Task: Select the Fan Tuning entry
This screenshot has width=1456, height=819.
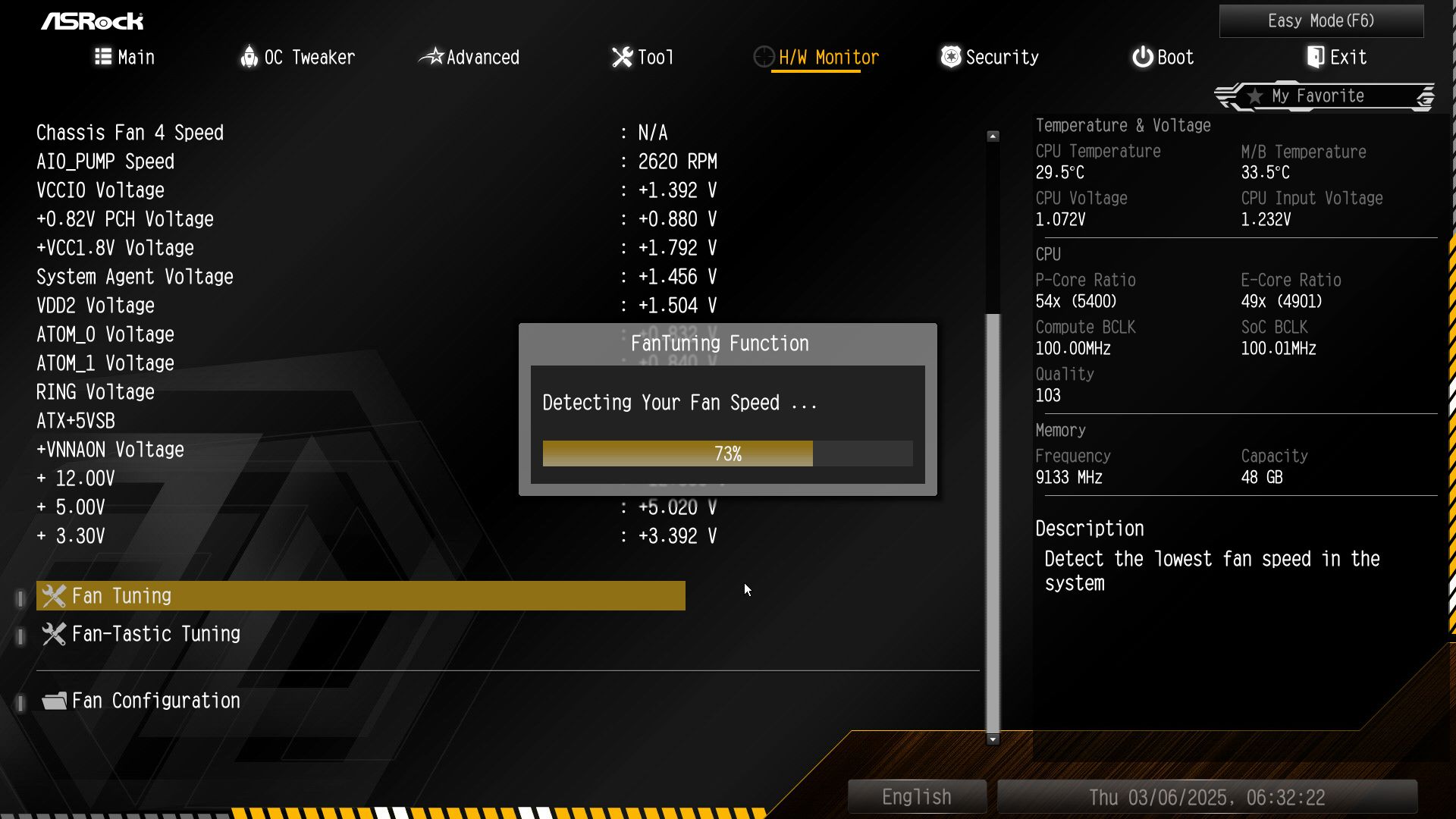Action: (361, 596)
